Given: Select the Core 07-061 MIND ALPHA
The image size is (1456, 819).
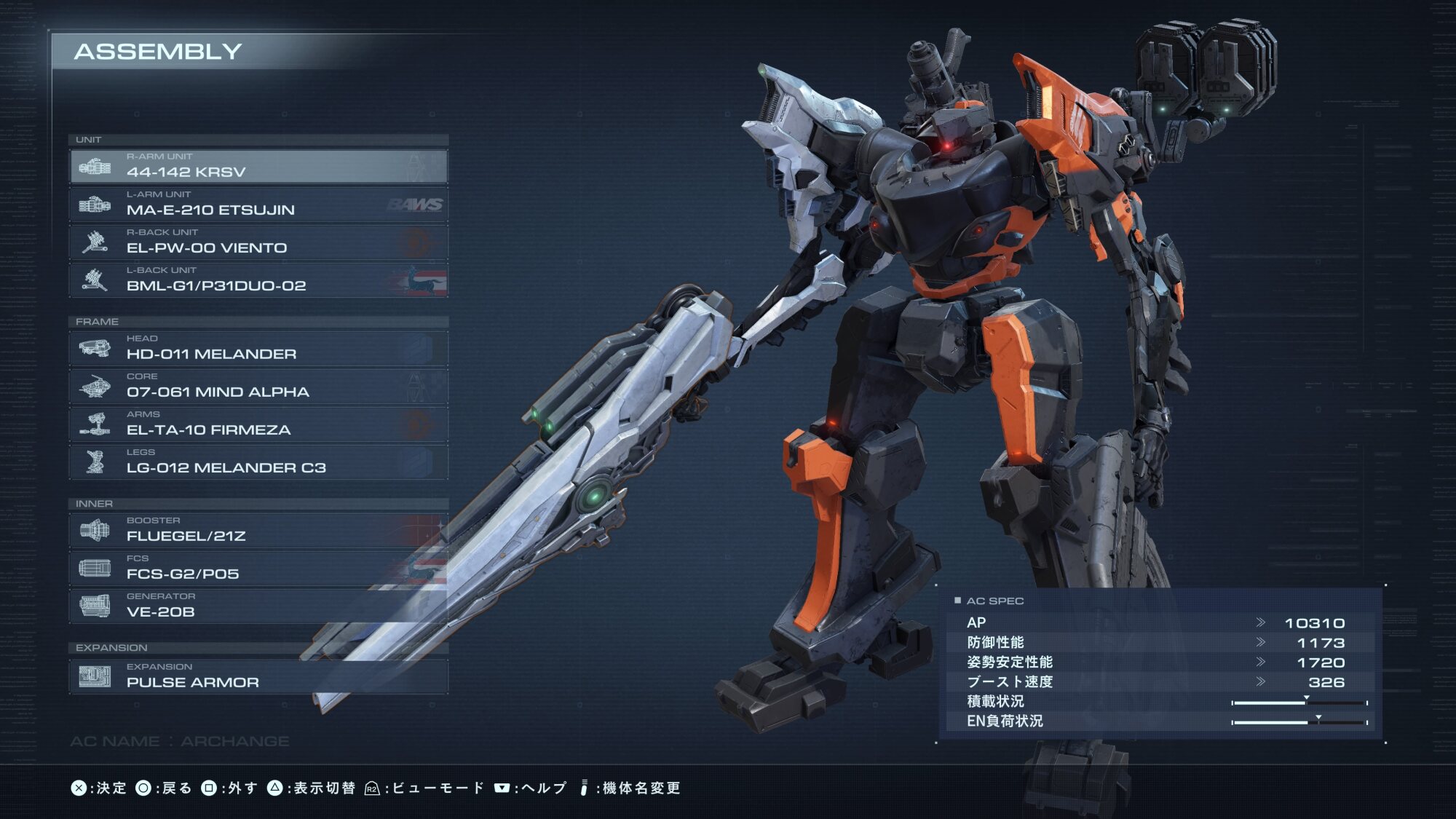Looking at the screenshot, I should tap(258, 387).
